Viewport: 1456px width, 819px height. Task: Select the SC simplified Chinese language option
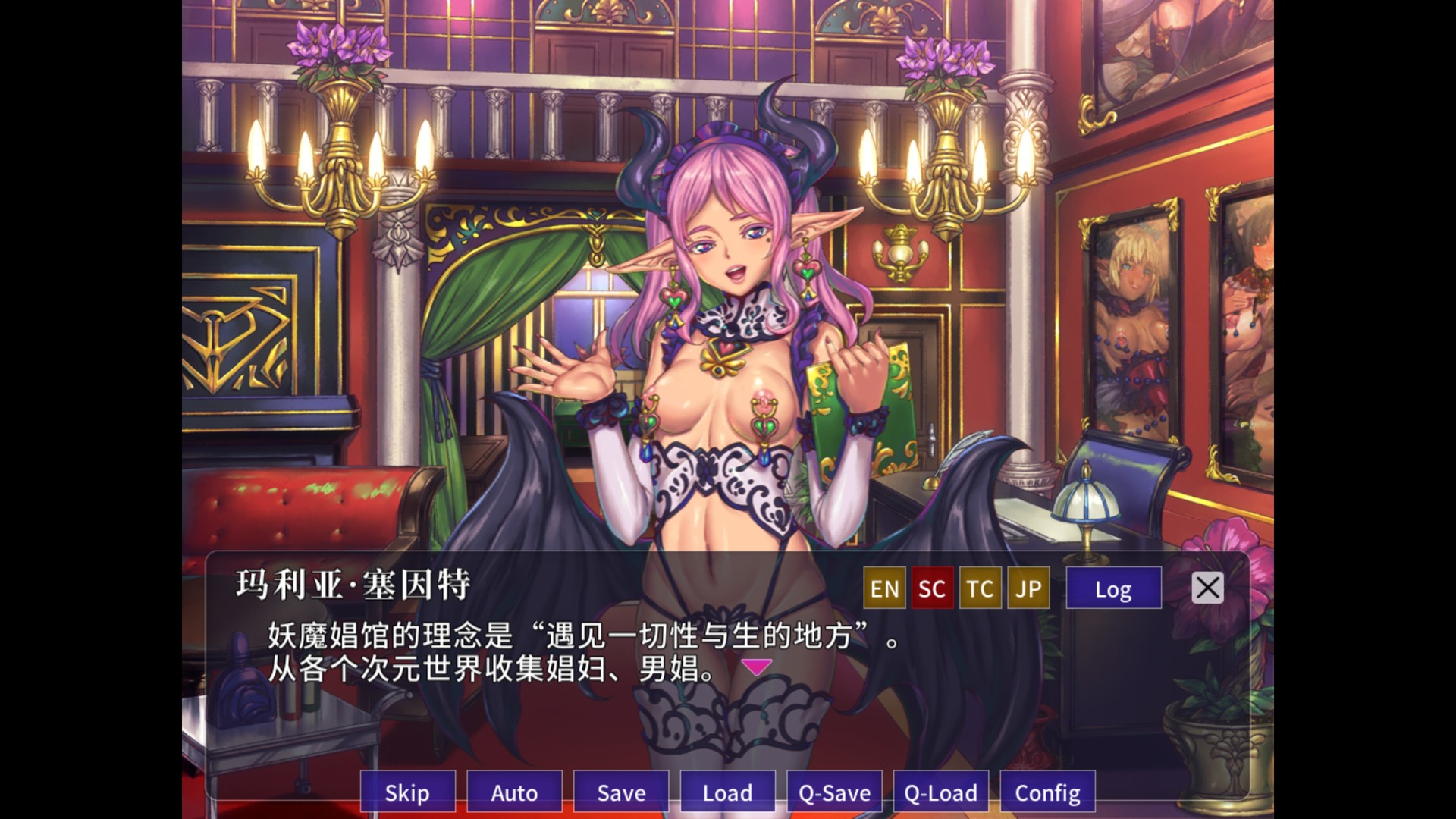pos(932,588)
